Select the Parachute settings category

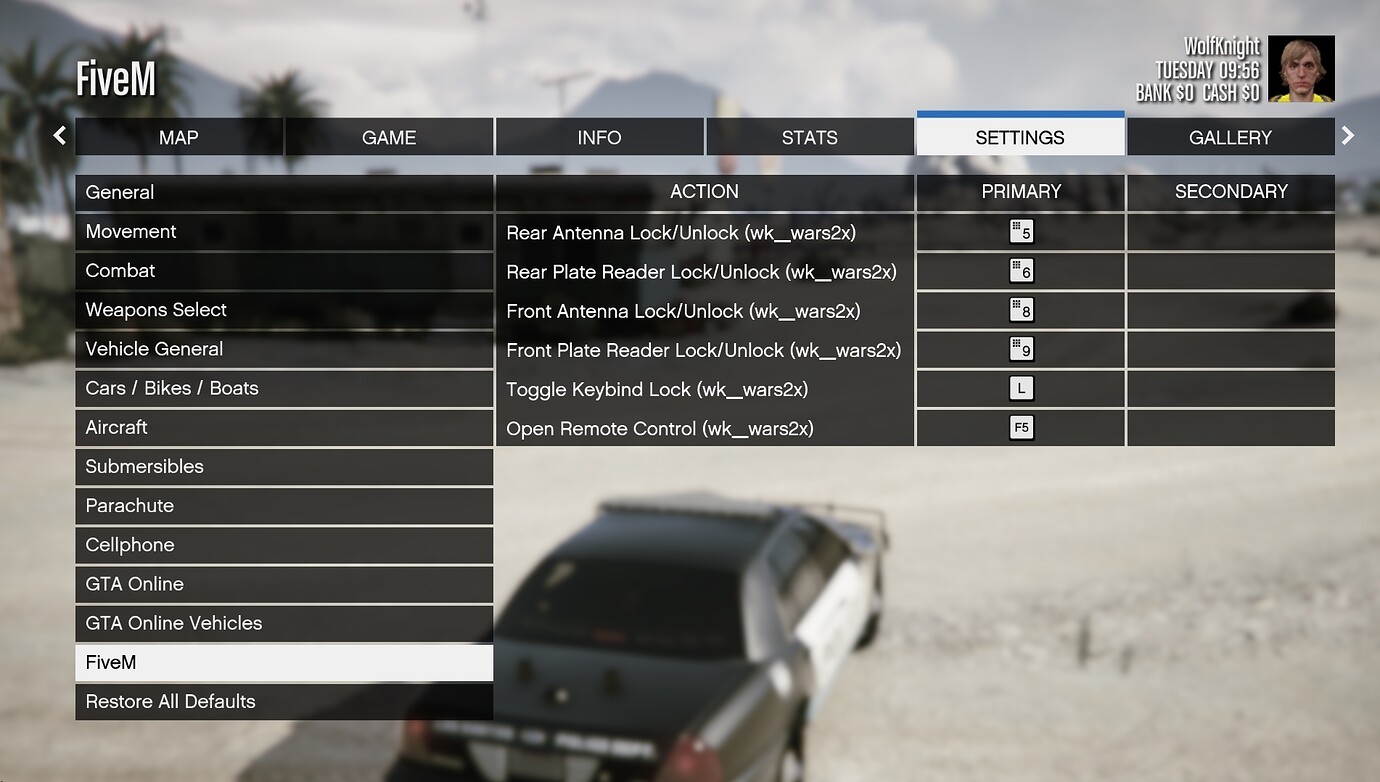284,505
